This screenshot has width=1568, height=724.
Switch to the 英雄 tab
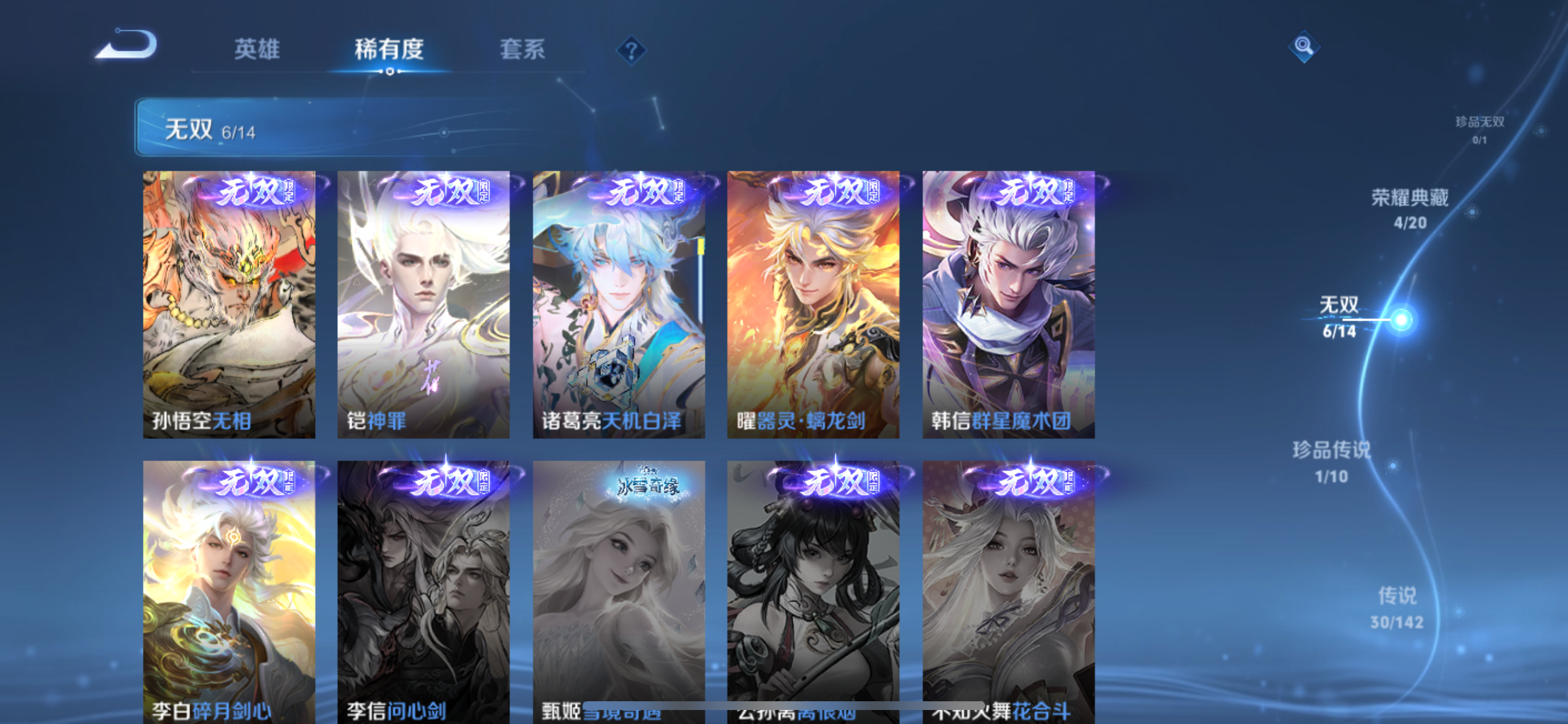256,51
